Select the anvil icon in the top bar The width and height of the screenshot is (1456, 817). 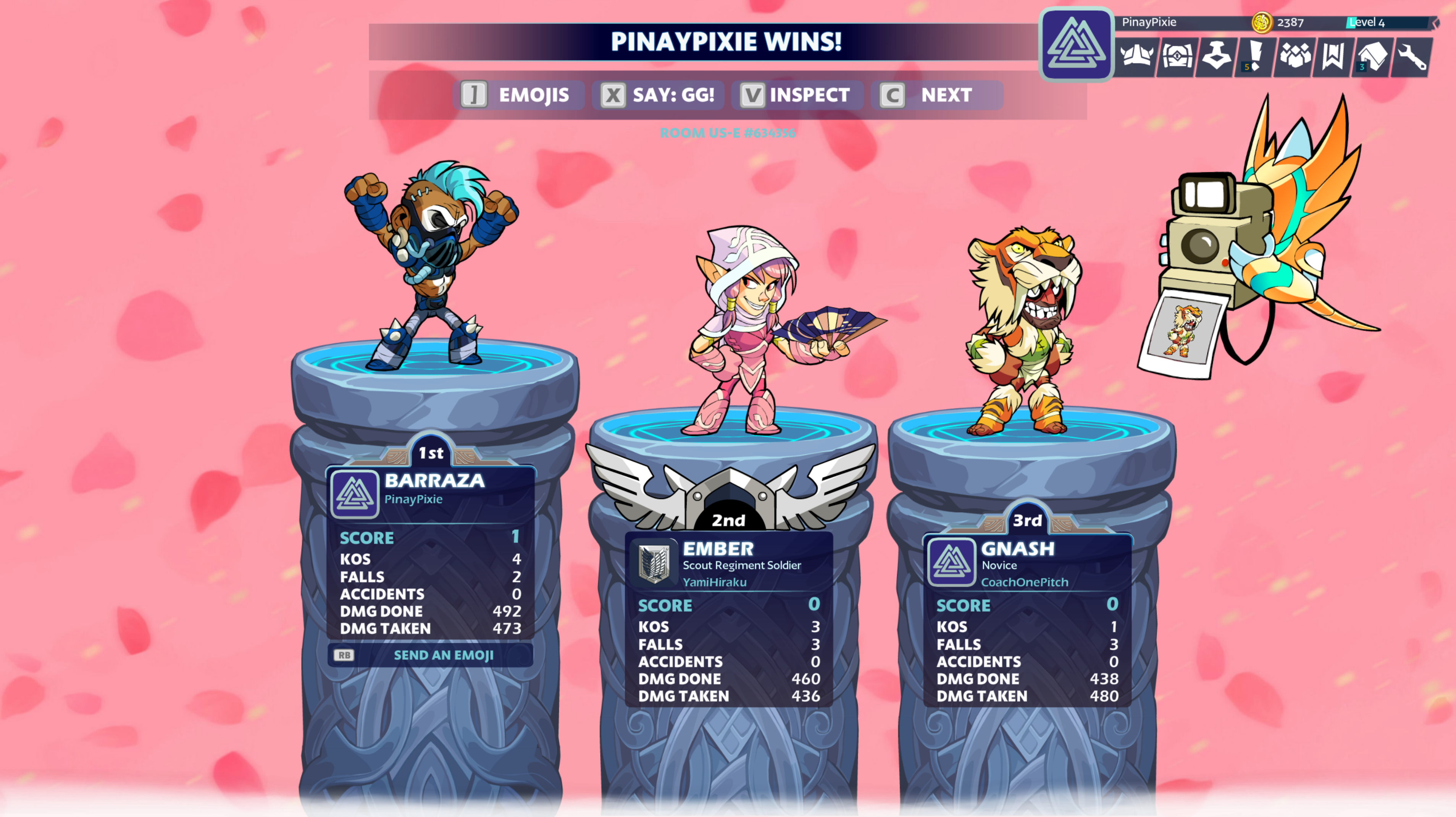(x=1216, y=57)
